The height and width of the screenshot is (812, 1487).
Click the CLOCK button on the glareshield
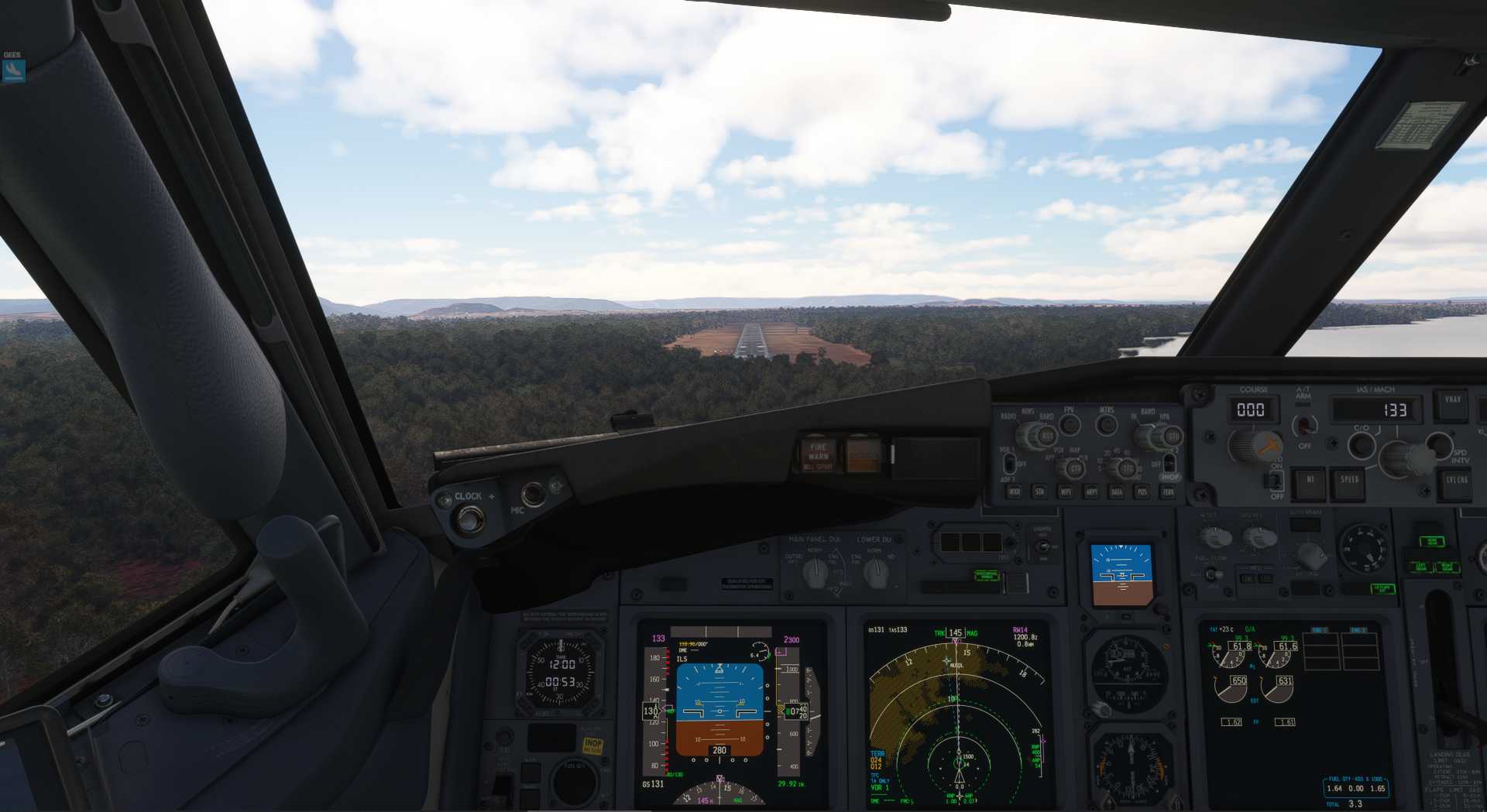468,517
